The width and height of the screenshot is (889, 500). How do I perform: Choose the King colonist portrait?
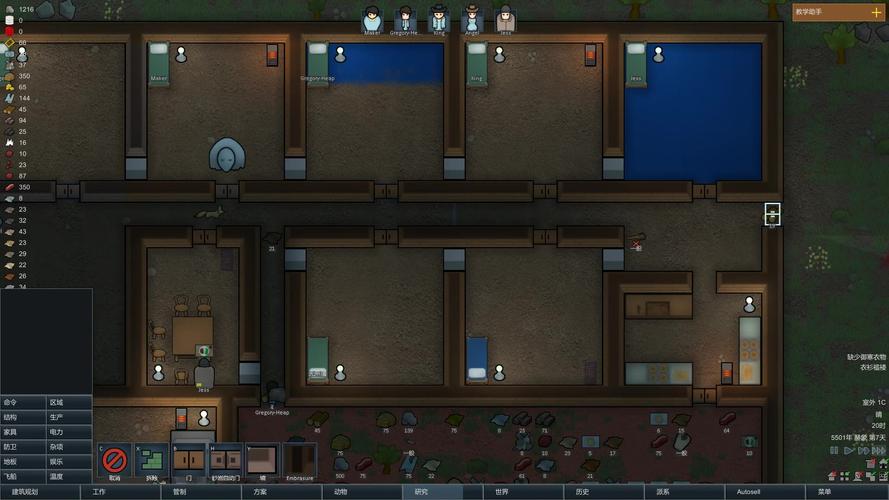439,19
